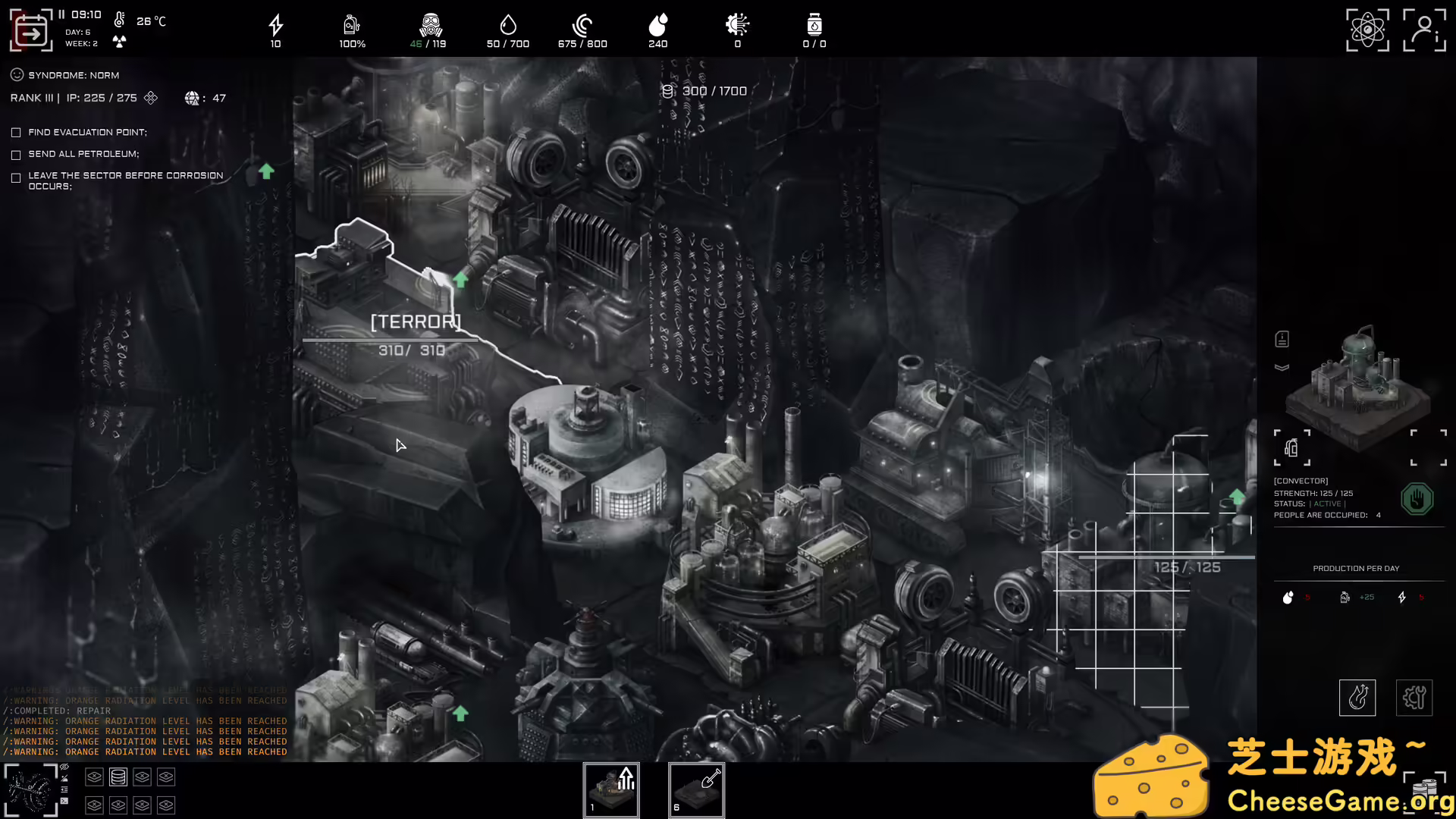This screenshot has width=1456, height=819.
Task: Expand the calendar icon next to the clock
Action: coord(31,30)
